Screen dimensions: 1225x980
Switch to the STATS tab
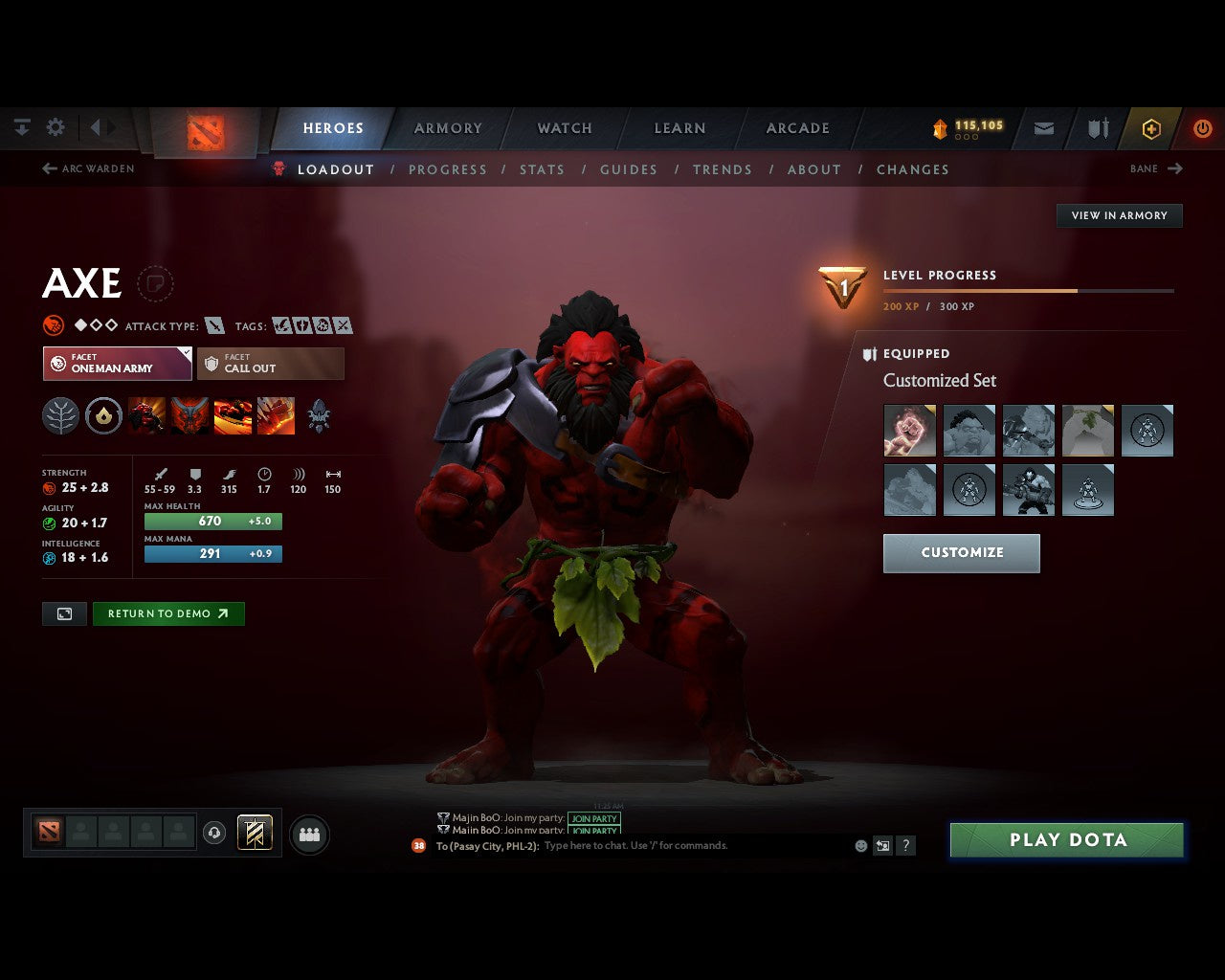(542, 169)
